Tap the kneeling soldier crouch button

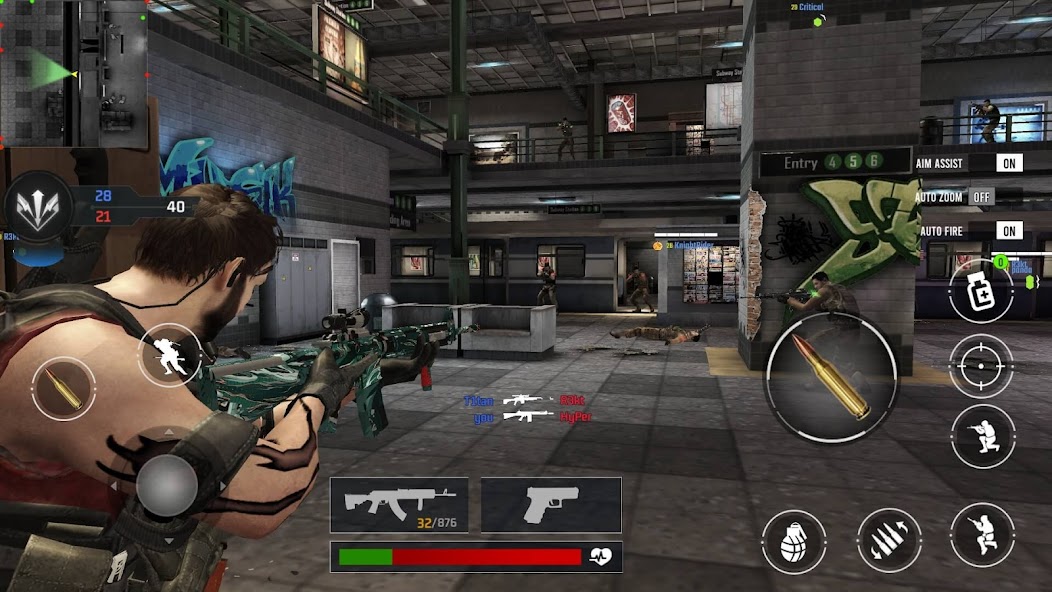tap(982, 437)
